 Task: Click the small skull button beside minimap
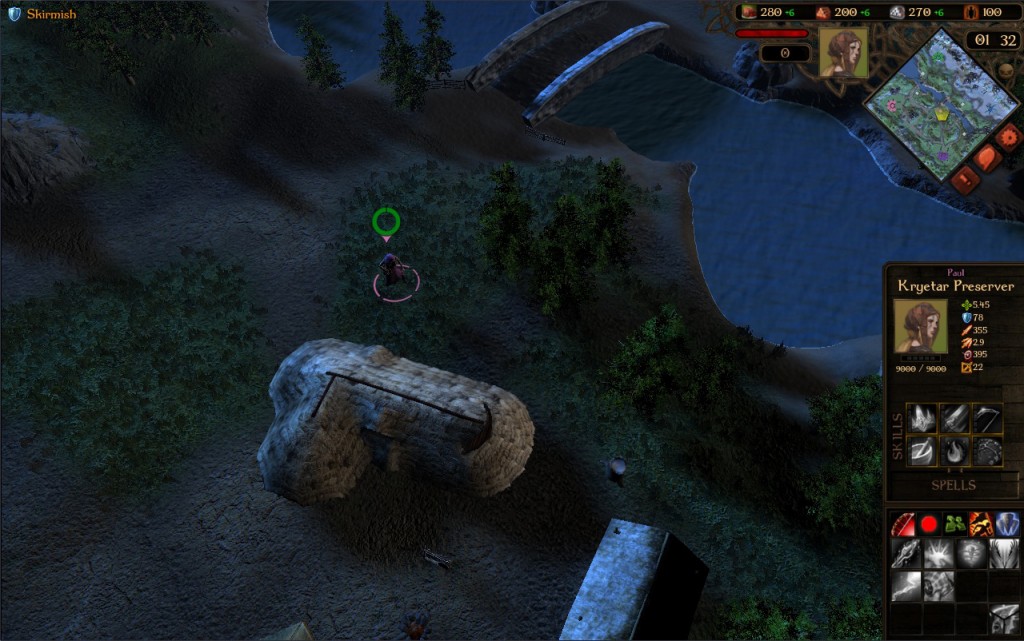pos(1004,72)
